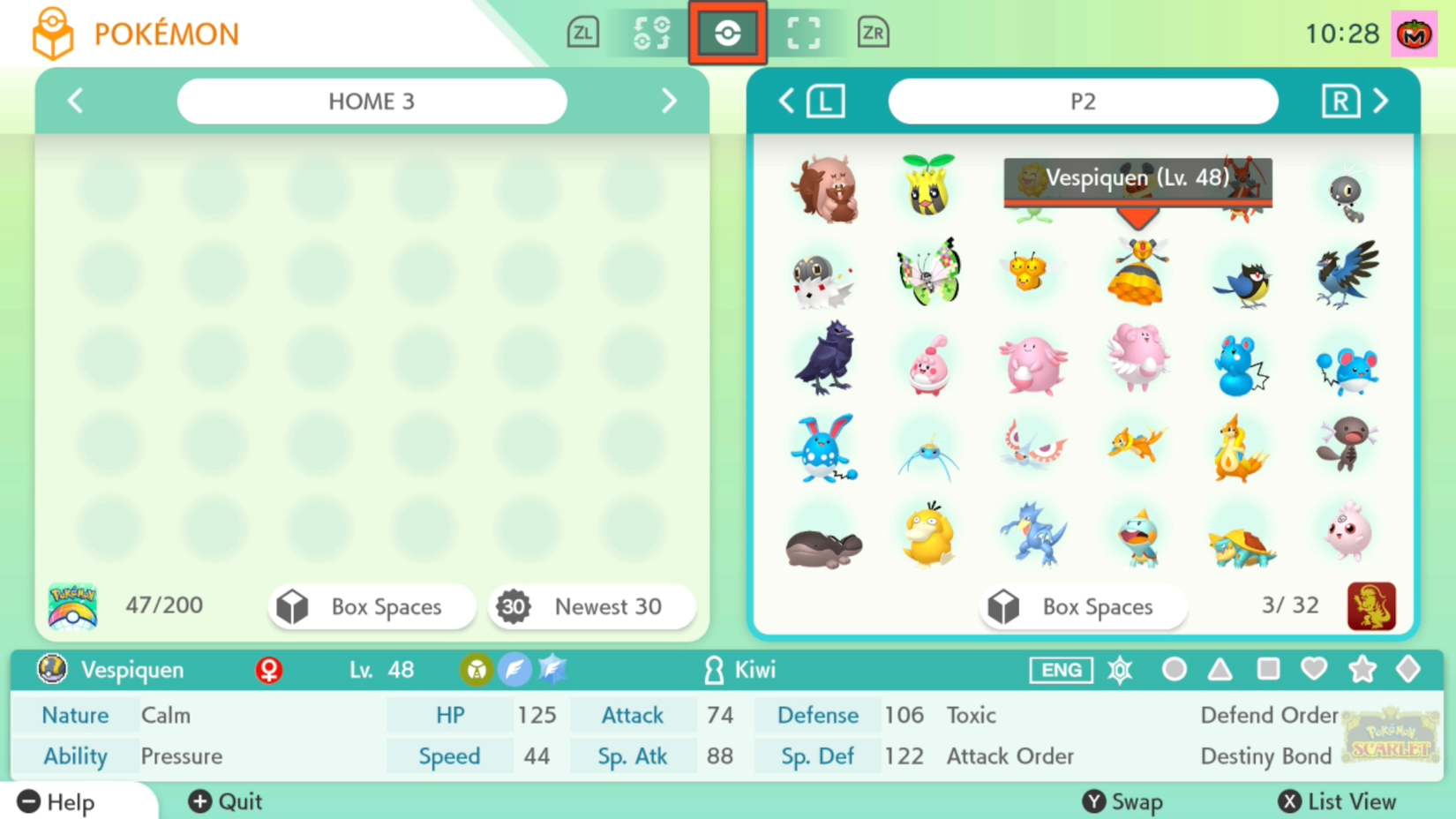
Task: Open Box Spaces under the HOME box
Action: point(372,606)
